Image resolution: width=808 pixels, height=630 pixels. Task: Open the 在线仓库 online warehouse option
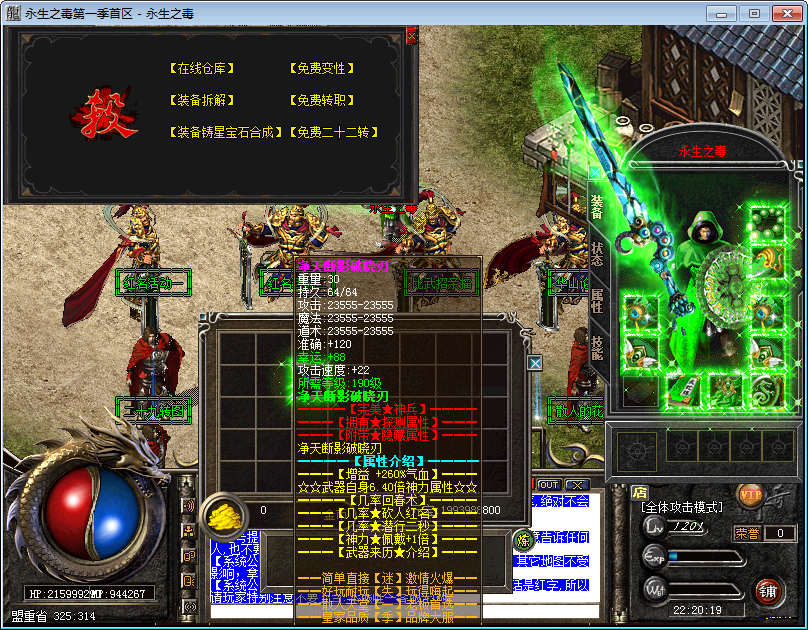[205, 69]
